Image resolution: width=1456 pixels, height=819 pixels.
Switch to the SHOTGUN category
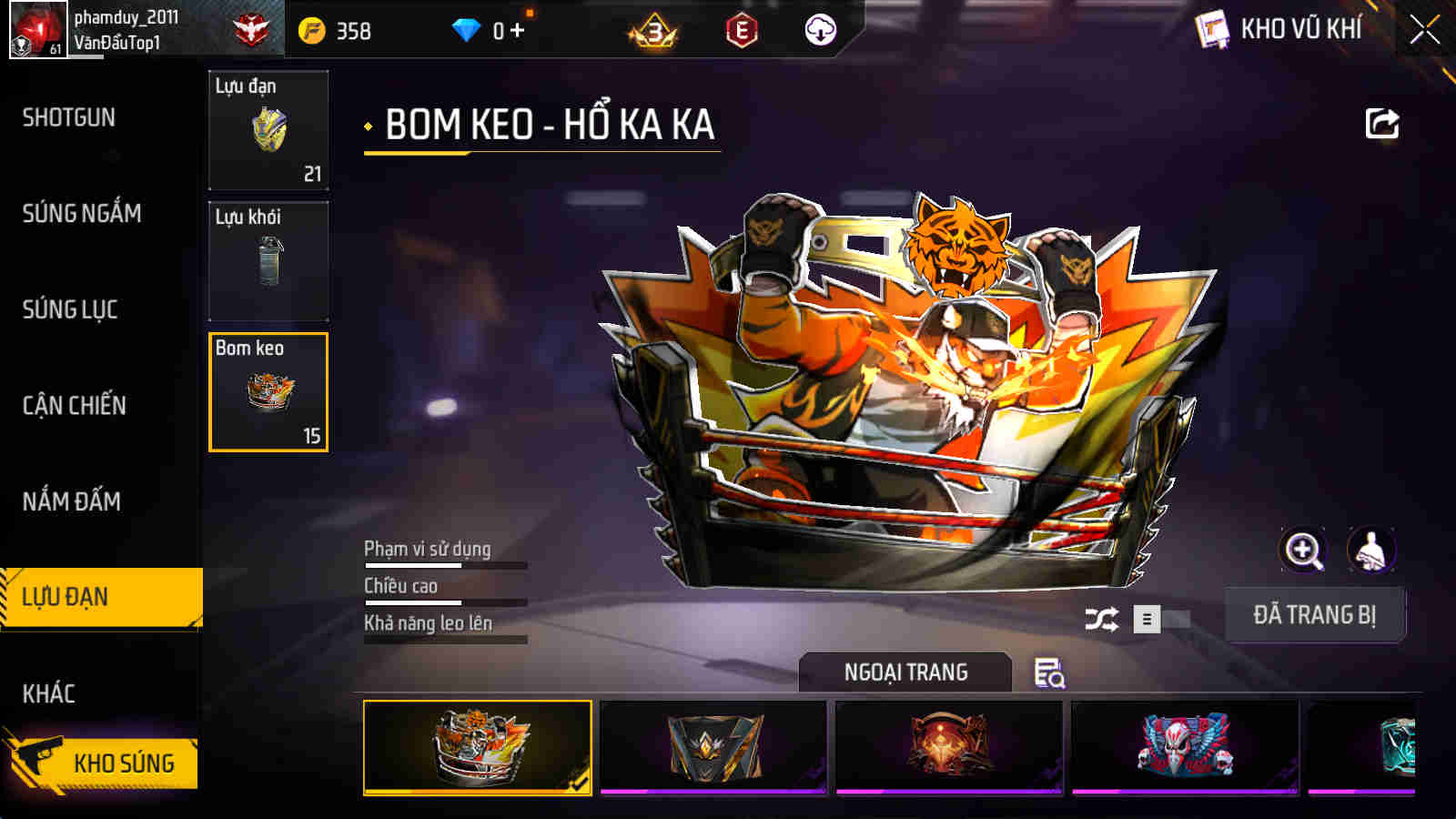68,118
